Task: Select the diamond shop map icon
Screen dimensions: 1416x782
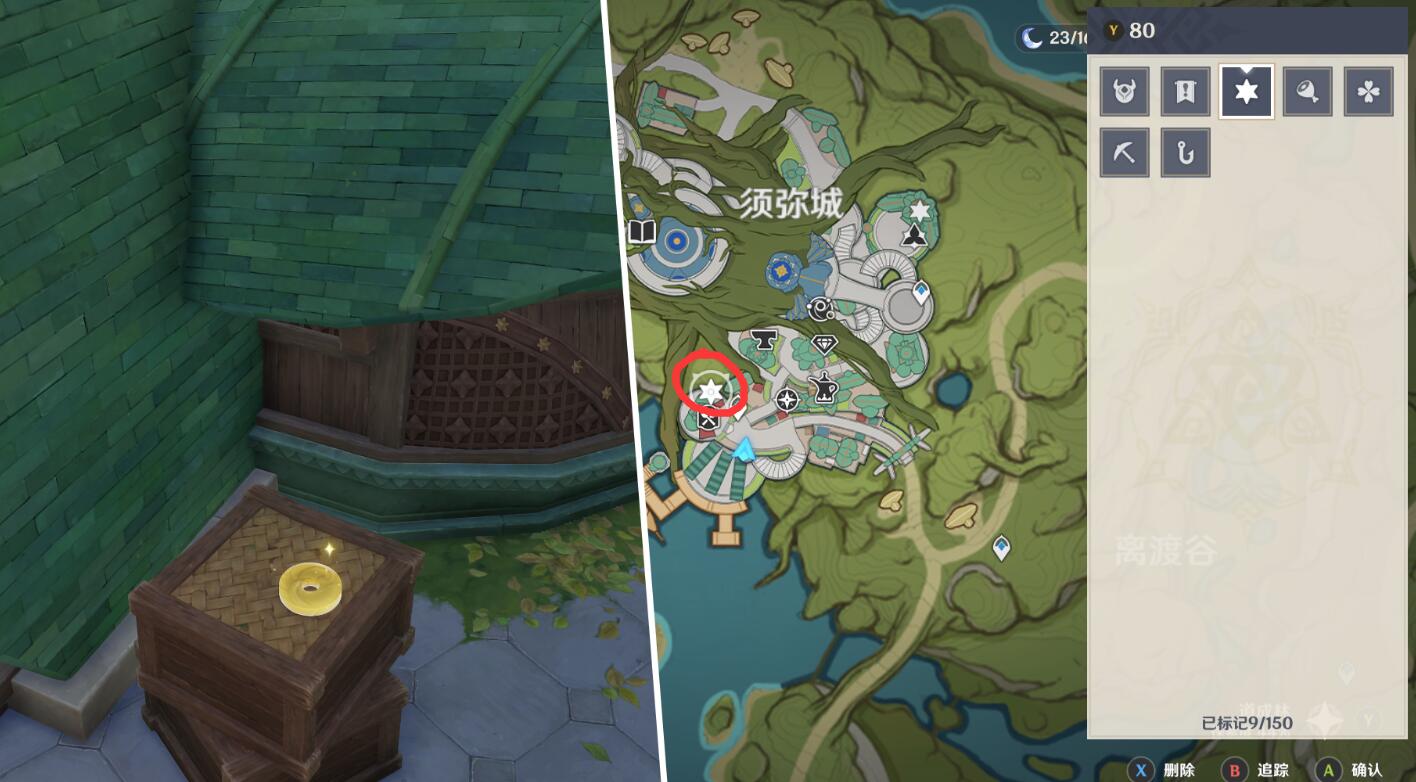Action: point(823,345)
